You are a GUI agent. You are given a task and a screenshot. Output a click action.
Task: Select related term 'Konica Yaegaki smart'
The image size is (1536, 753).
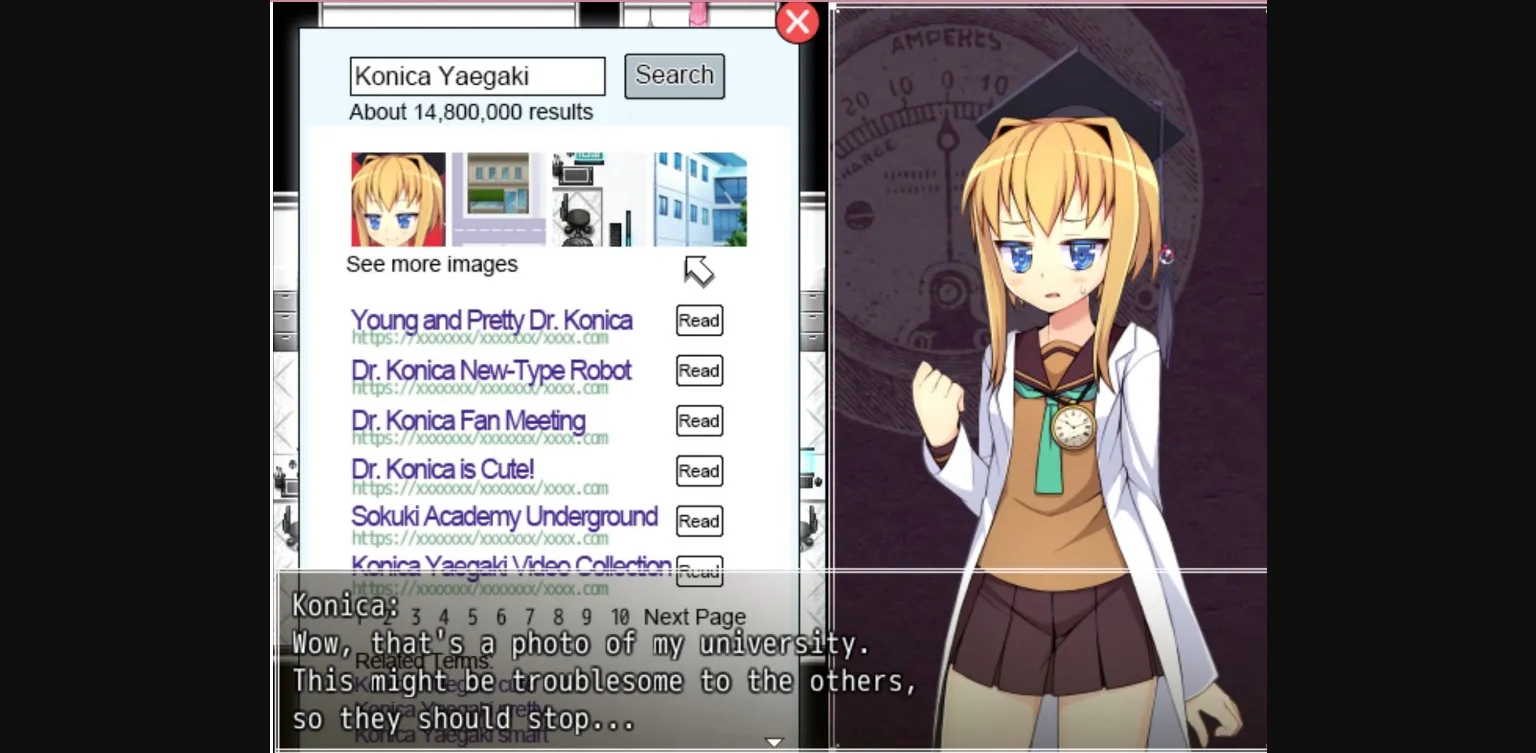tap(452, 735)
